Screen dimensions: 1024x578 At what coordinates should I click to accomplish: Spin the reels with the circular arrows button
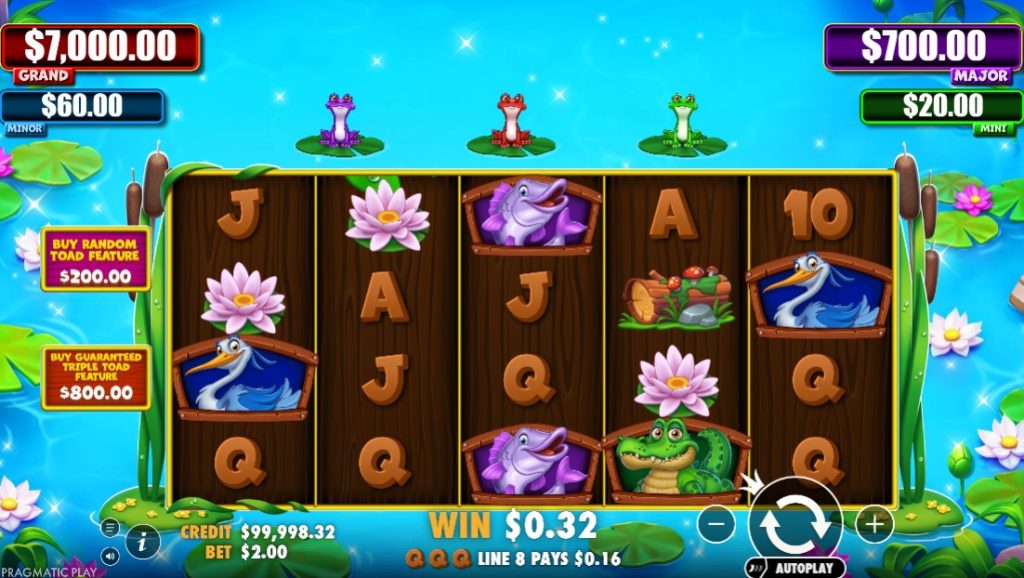point(795,521)
